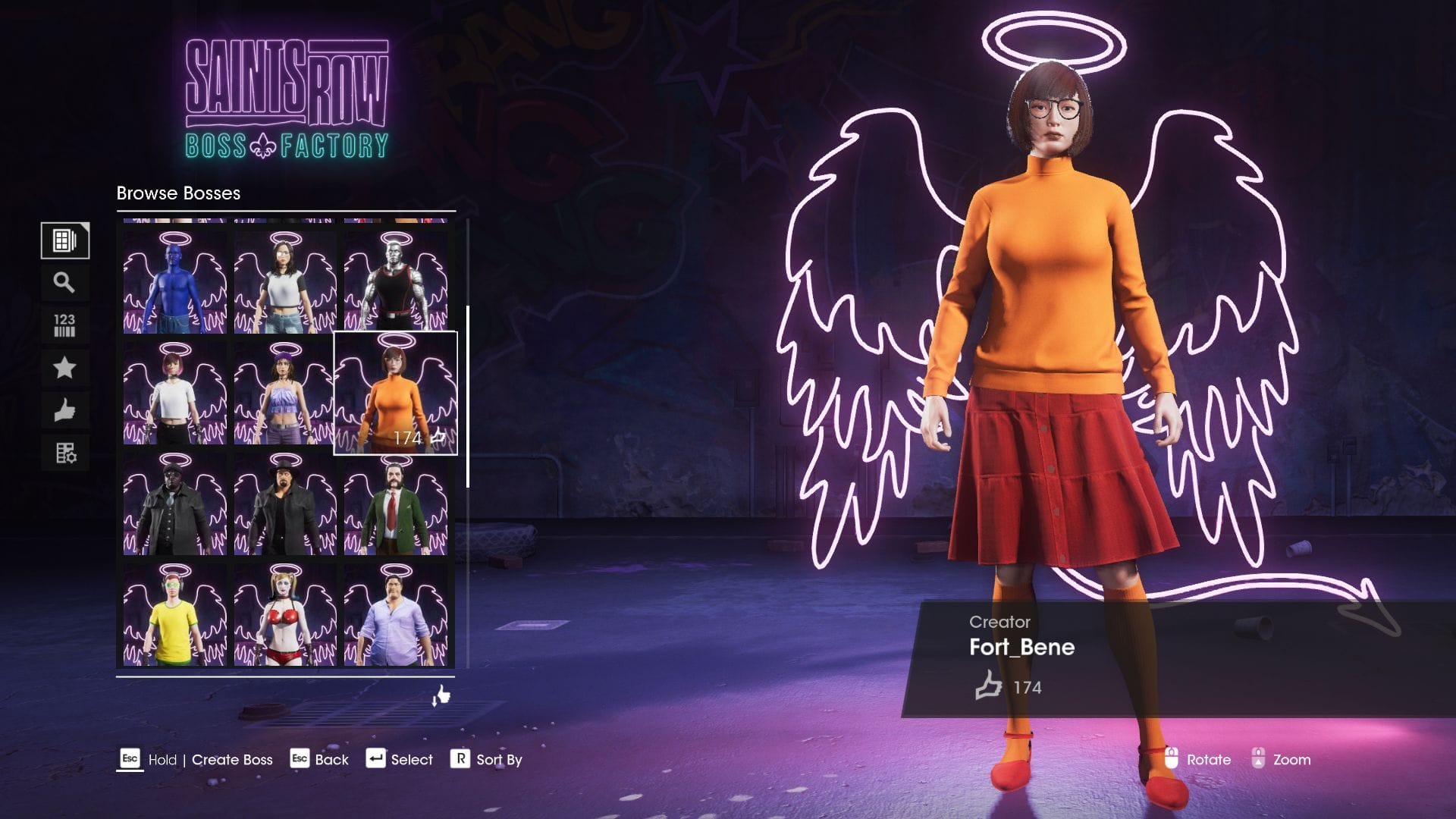Image resolution: width=1456 pixels, height=819 pixels.
Task: Open the starred favorites panel
Action: pyautogui.click(x=65, y=367)
